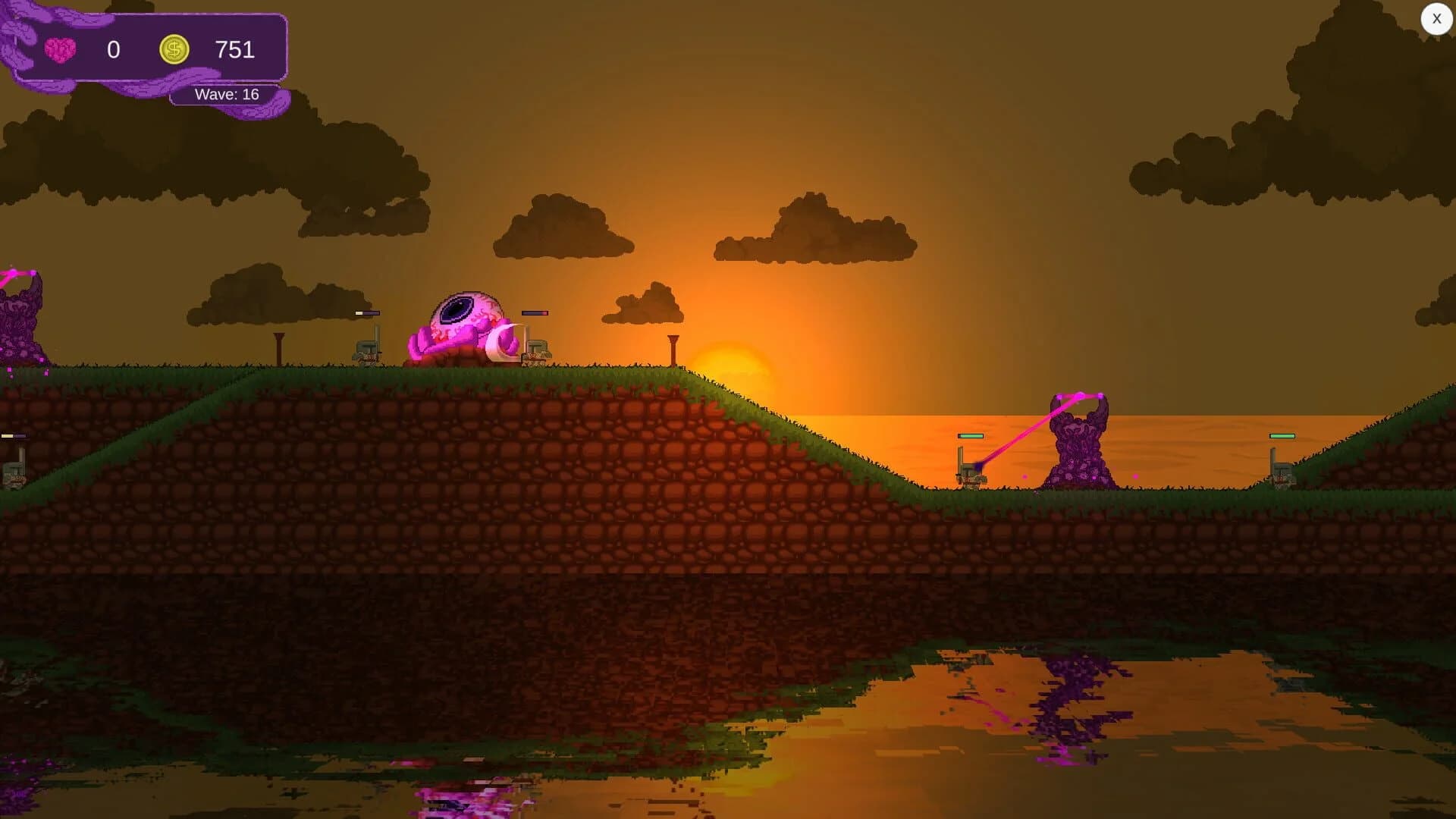Screen dimensions: 1456x819
Task: Click the purple blob creature at the left edge
Action: click(x=15, y=318)
